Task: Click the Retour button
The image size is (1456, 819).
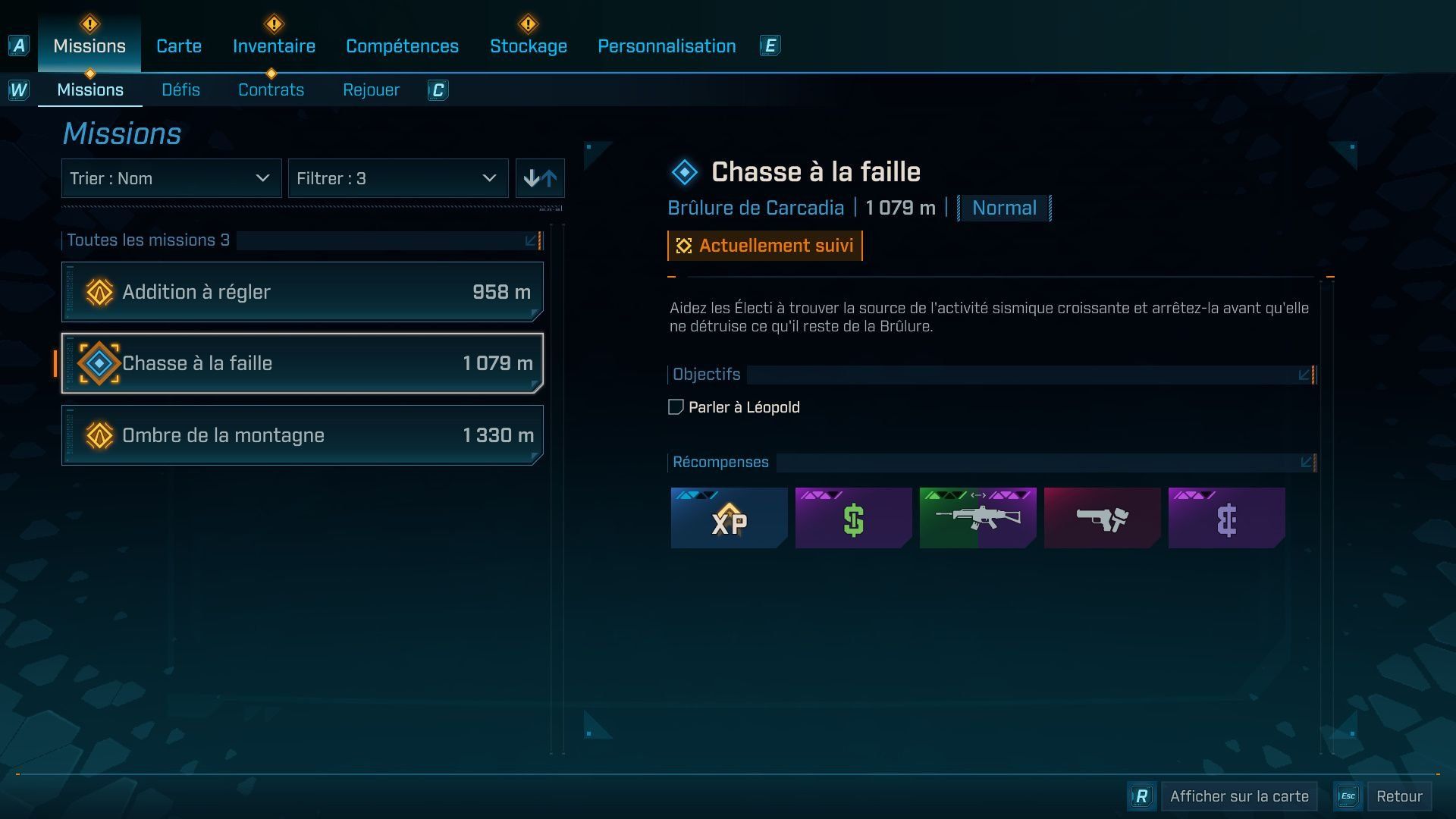Action: click(x=1398, y=796)
